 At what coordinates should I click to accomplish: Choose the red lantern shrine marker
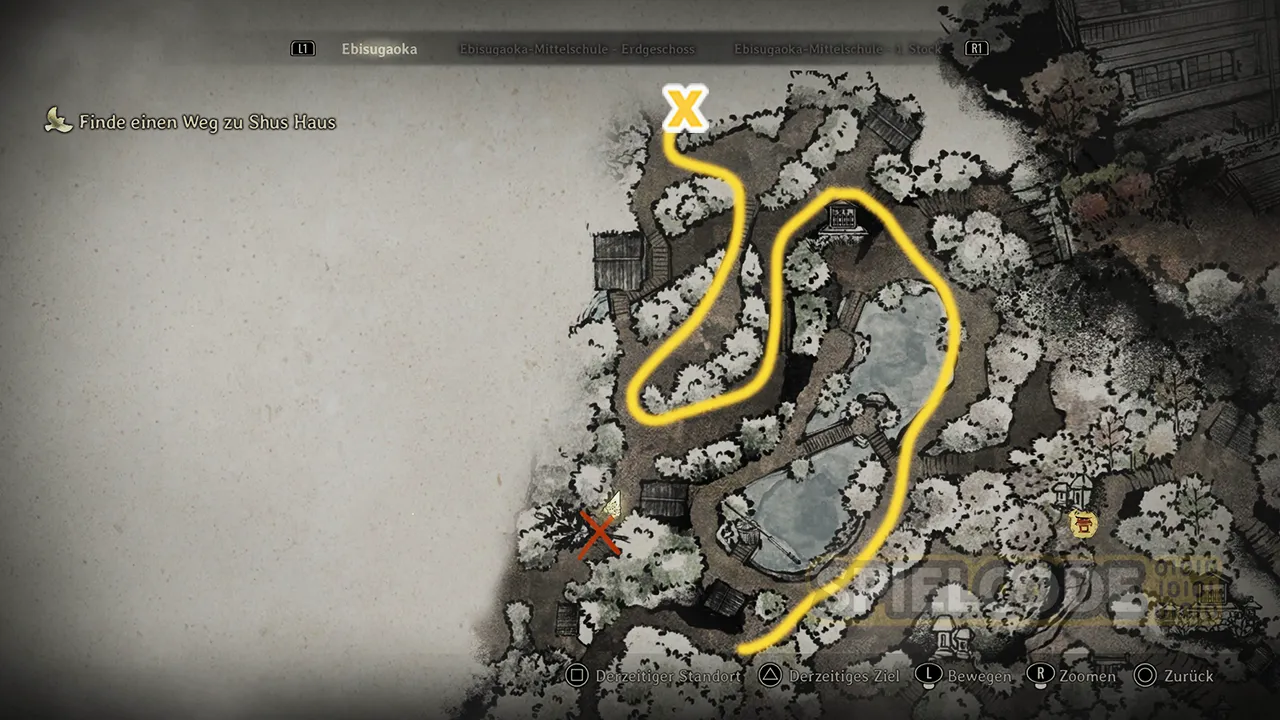pos(1080,522)
